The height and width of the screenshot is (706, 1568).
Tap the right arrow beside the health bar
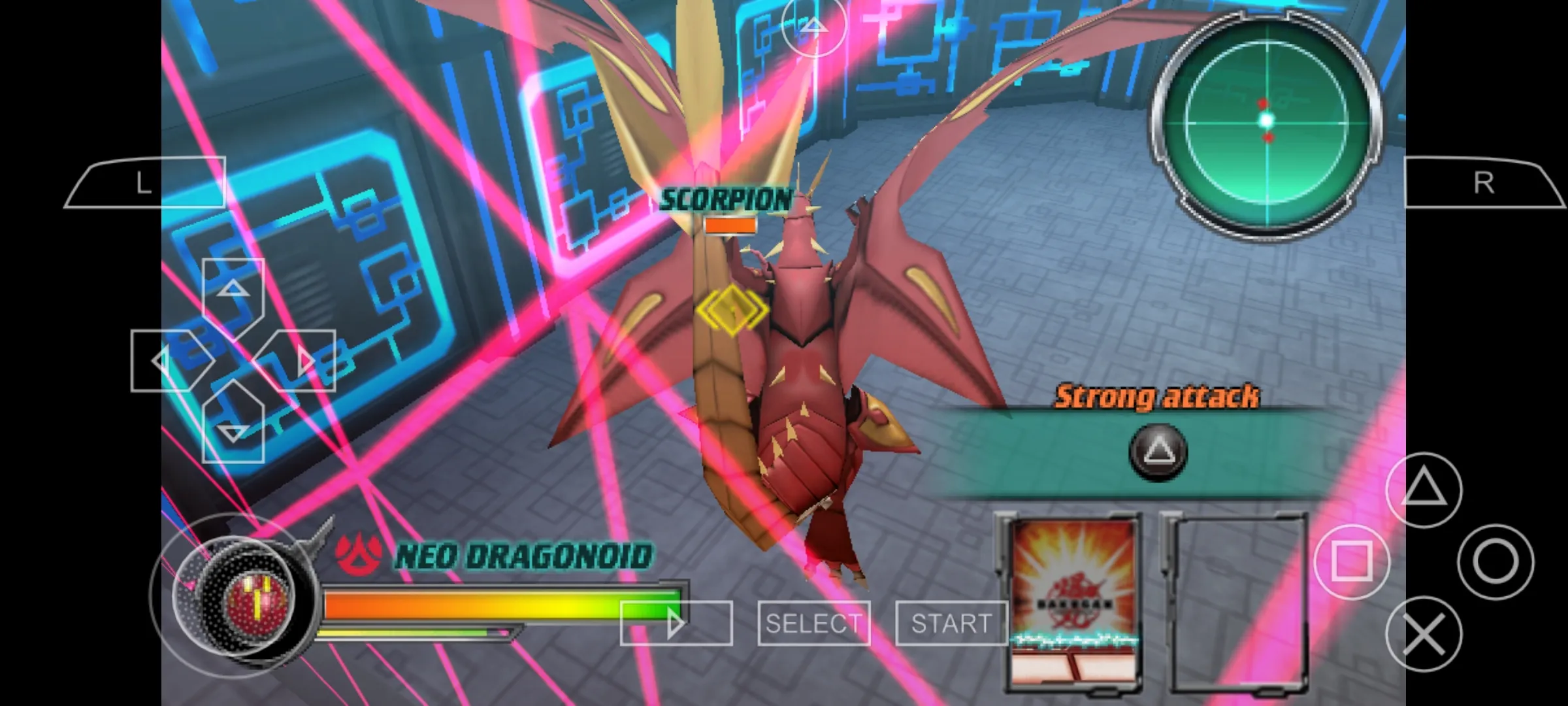pos(674,622)
